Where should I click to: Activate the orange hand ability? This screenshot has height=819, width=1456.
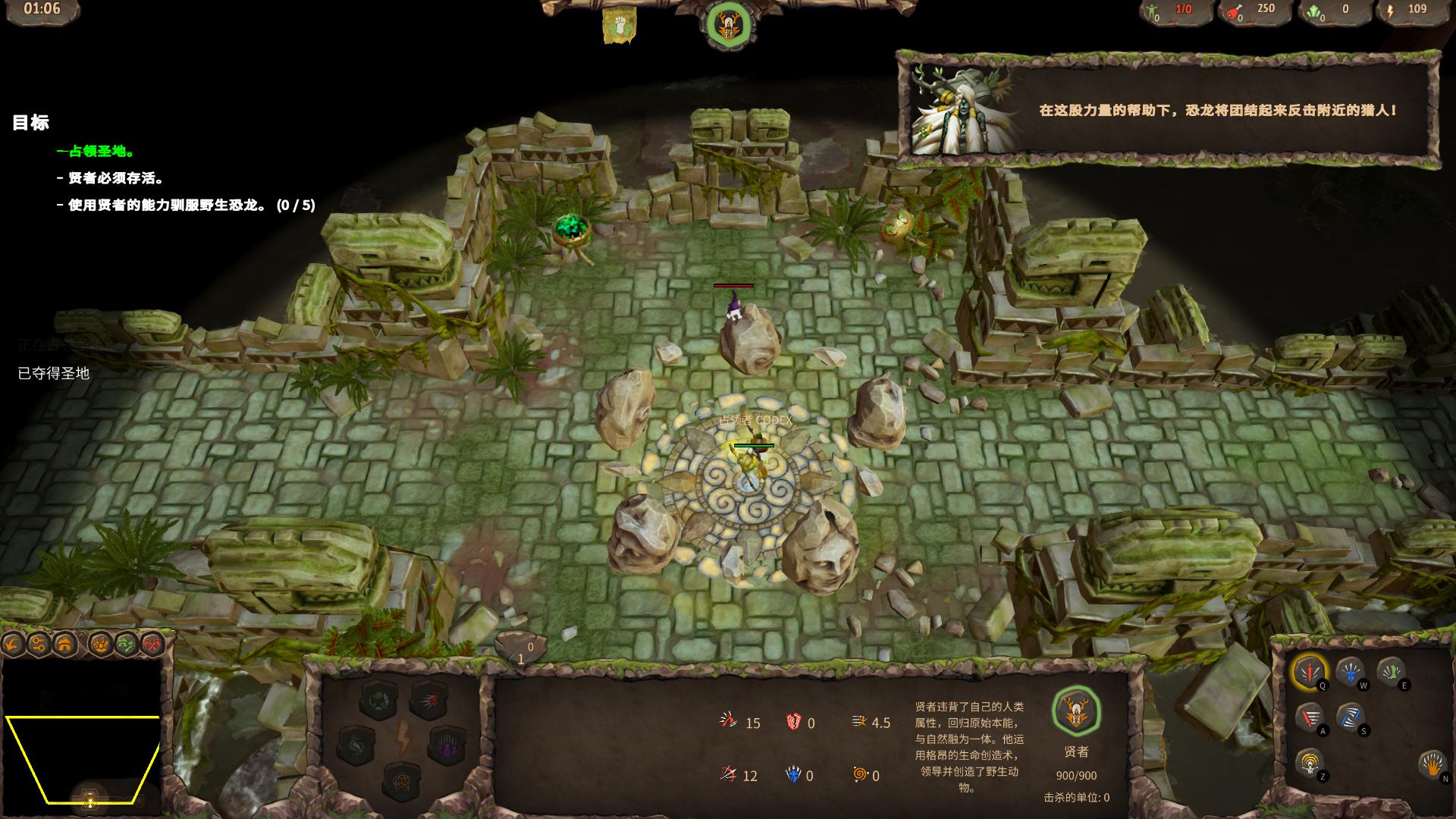(1432, 764)
